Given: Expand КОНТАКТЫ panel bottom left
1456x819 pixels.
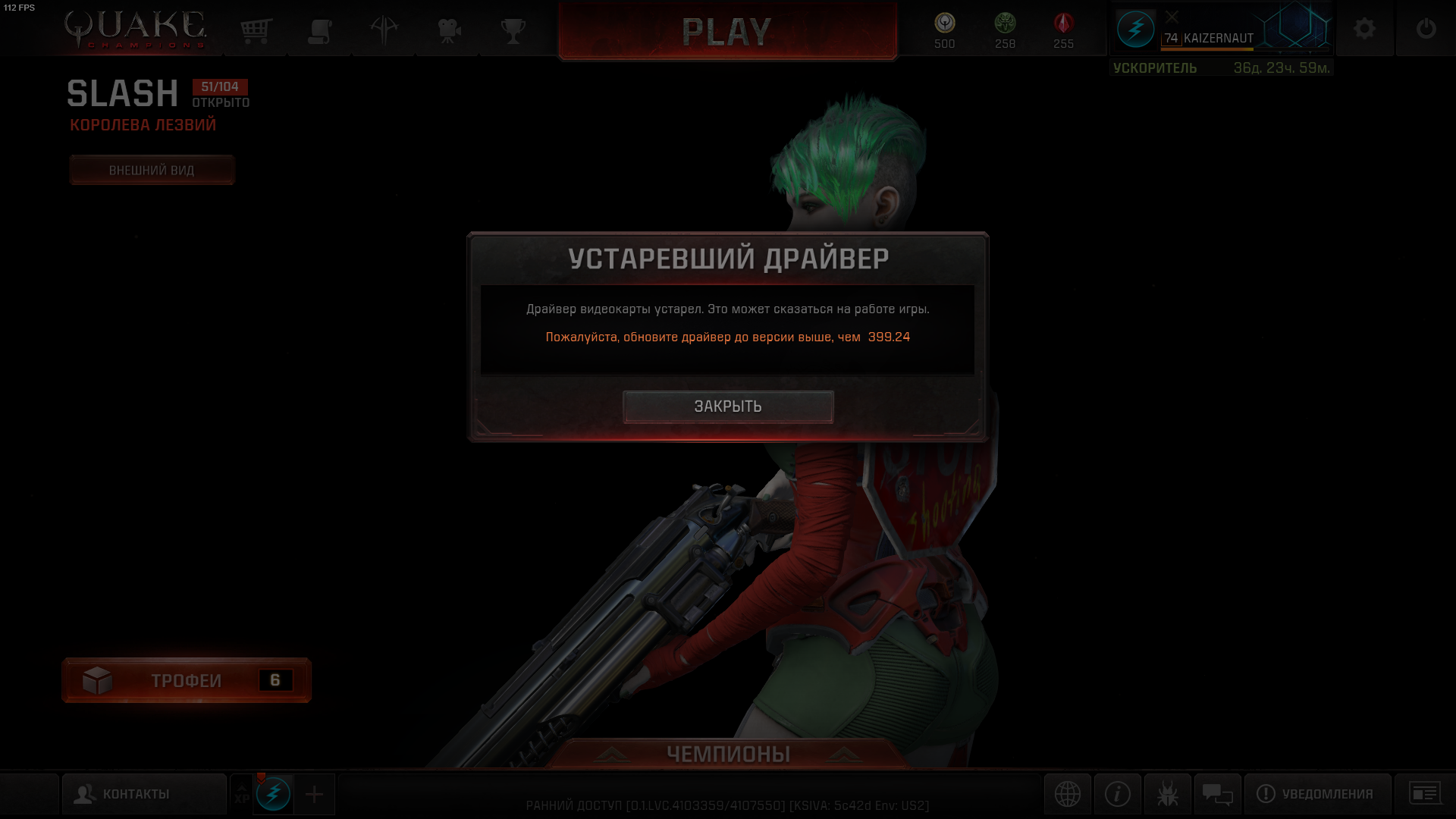Looking at the screenshot, I should click(x=144, y=792).
